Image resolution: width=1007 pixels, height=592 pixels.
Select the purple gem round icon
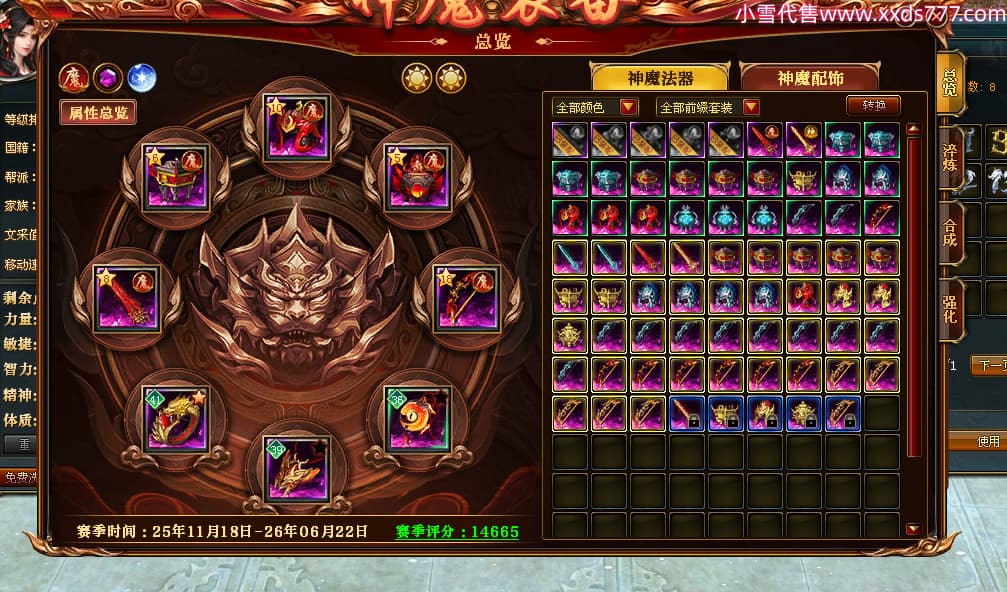[x=108, y=77]
